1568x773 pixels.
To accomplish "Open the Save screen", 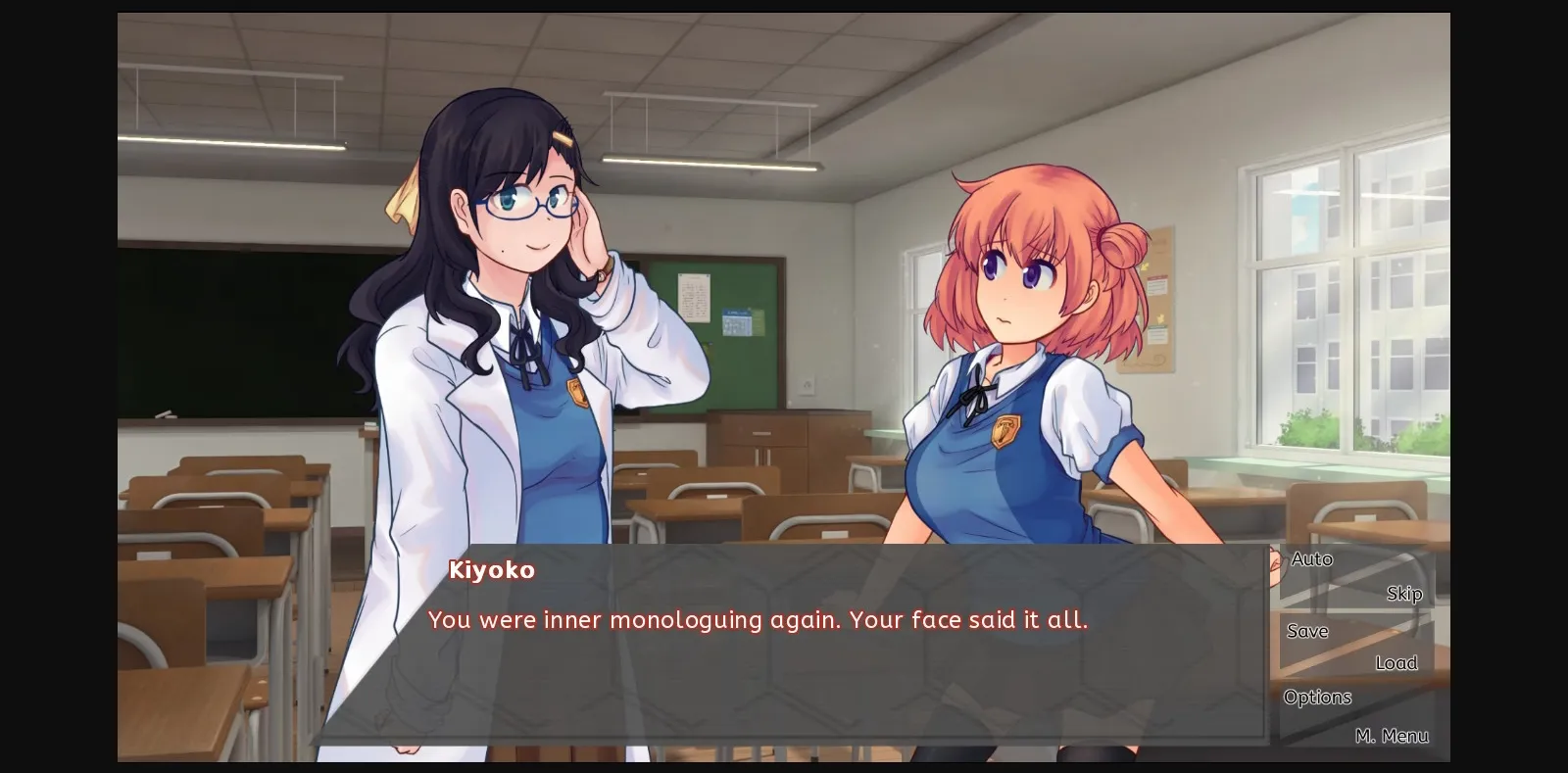I will [x=1307, y=631].
